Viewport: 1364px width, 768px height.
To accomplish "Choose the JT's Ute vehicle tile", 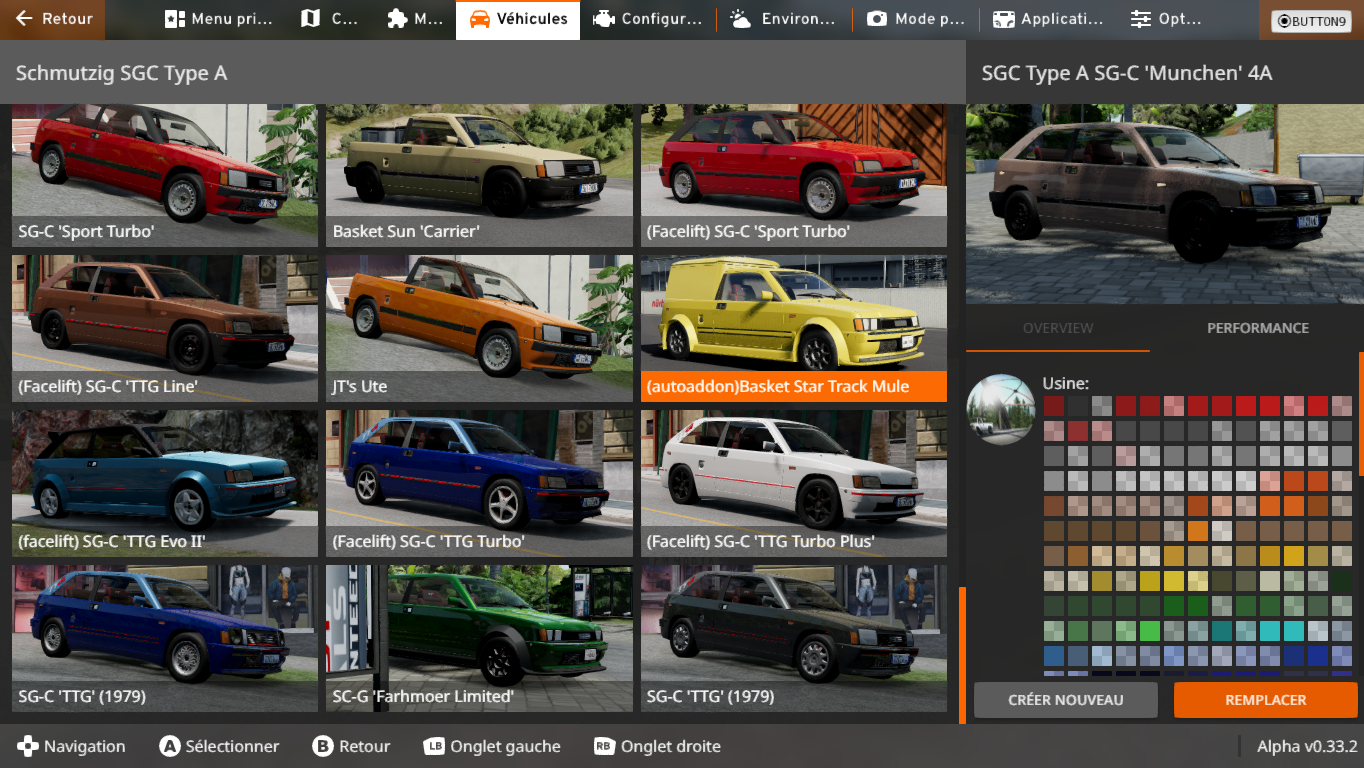I will [480, 328].
